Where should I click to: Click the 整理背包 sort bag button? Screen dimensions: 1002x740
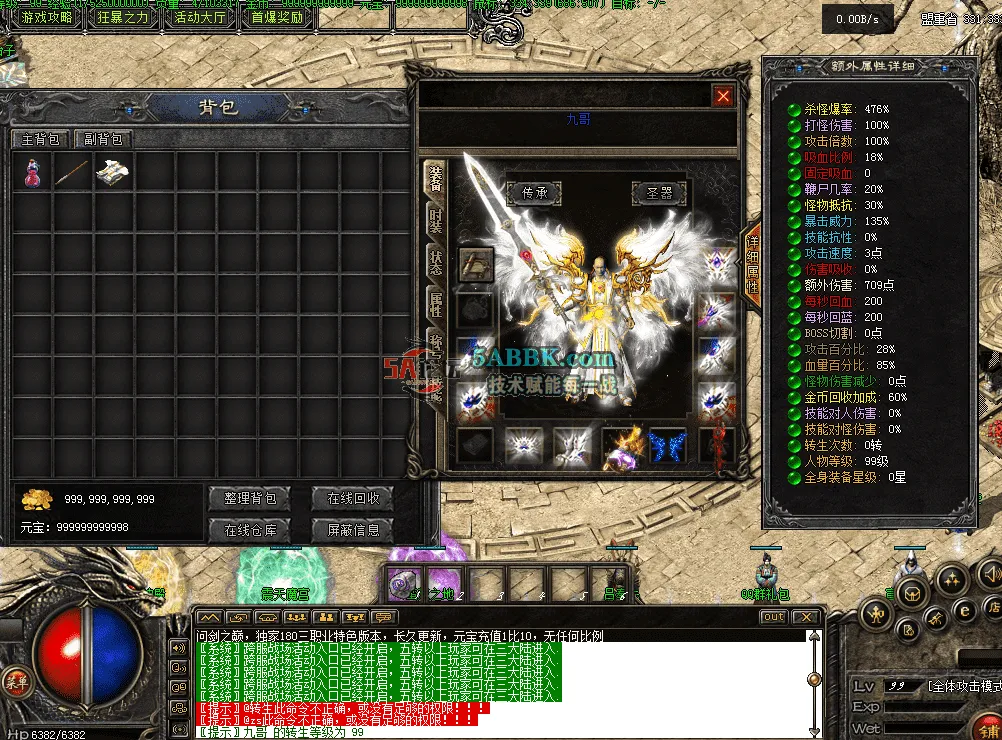coord(249,498)
